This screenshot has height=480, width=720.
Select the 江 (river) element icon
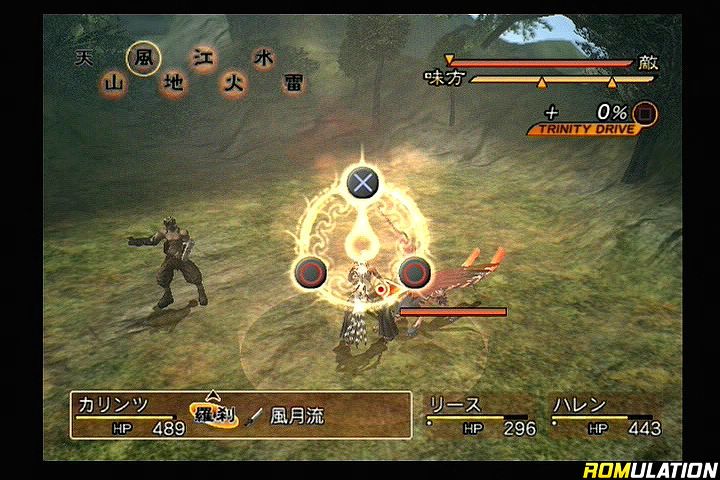tap(204, 59)
